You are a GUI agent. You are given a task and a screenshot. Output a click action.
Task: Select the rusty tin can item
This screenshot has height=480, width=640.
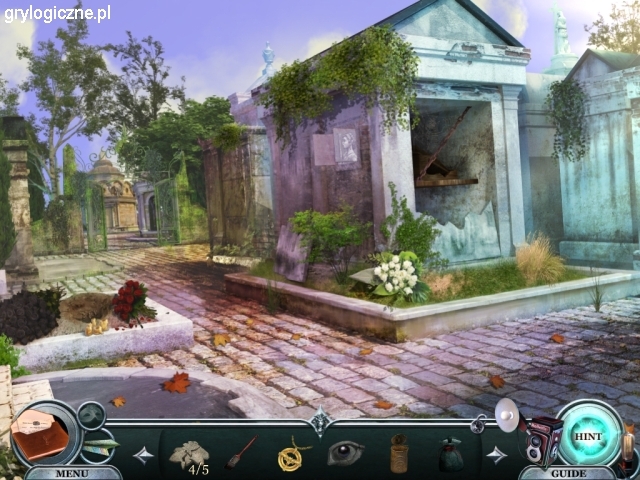(399, 454)
